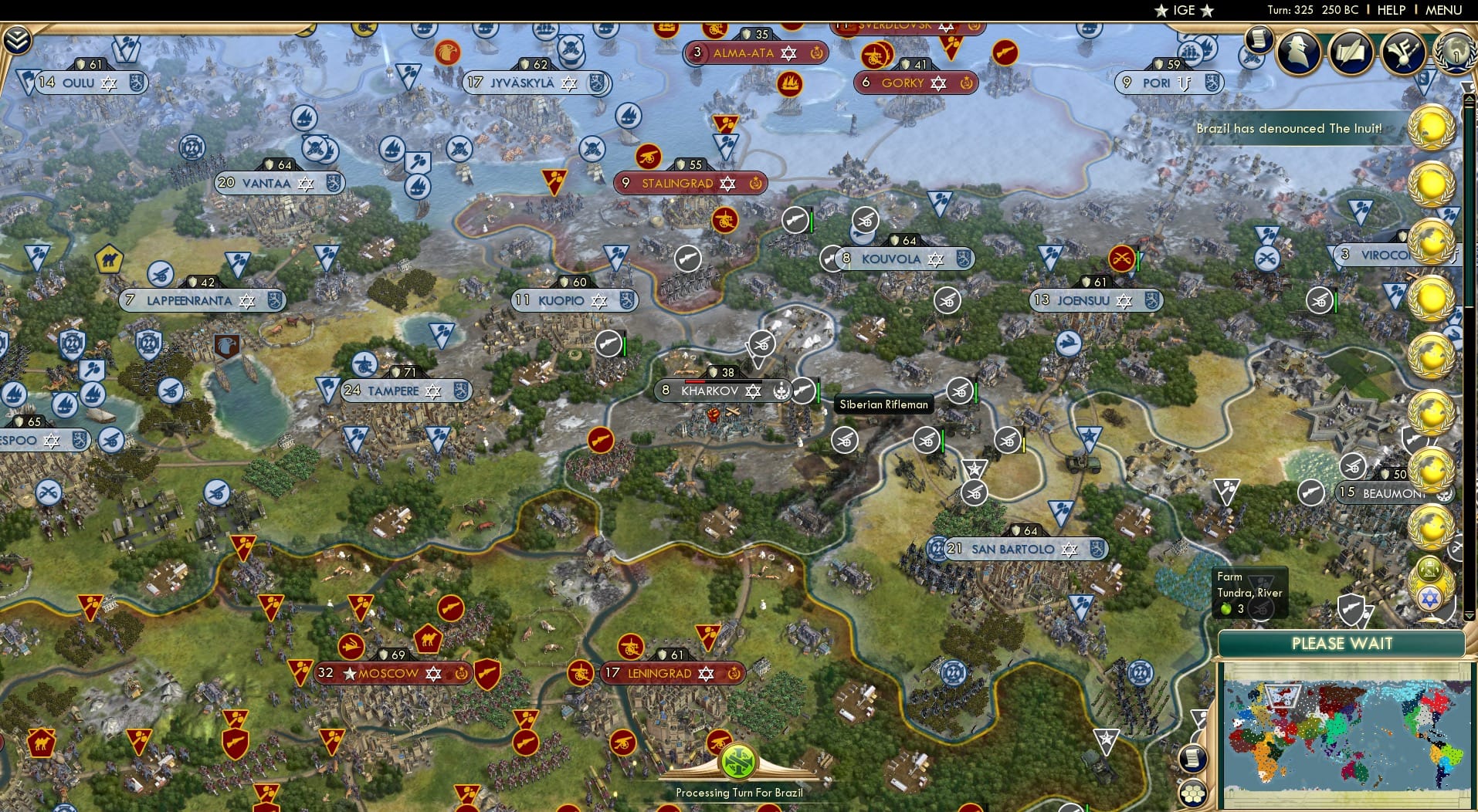Select the Star of David civilization notification bubble
This screenshot has width=1478, height=812.
(1431, 598)
